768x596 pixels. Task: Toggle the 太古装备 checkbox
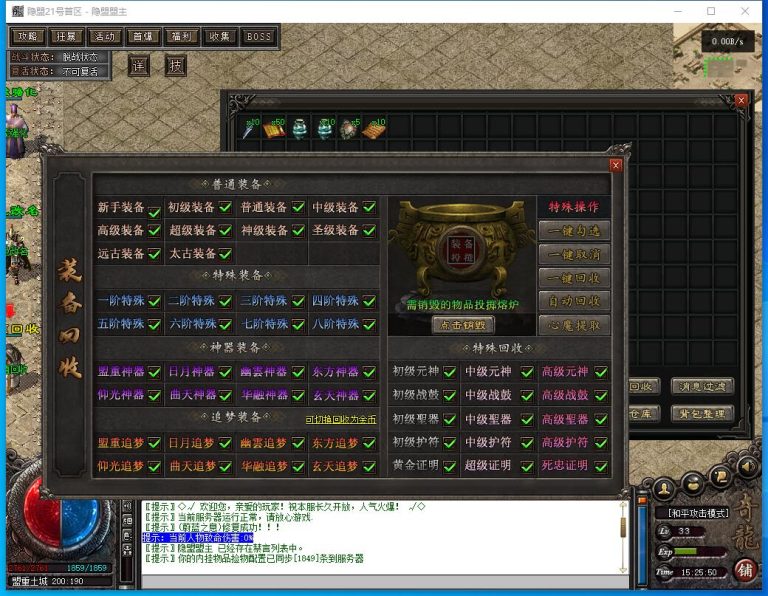click(226, 255)
